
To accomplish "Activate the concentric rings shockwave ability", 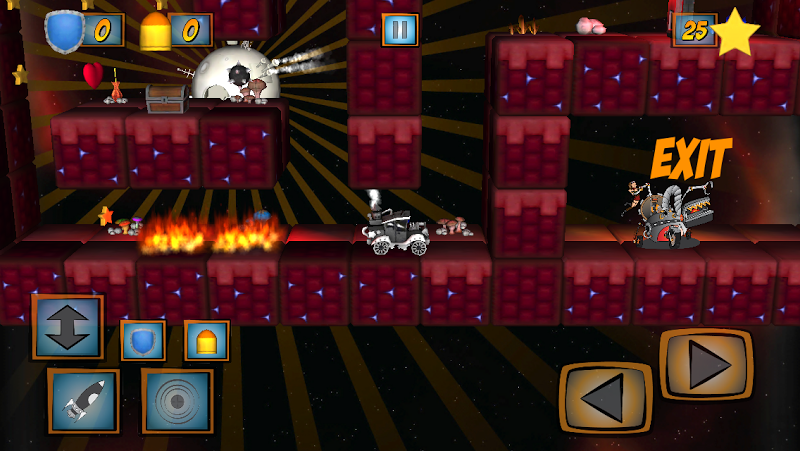I will [177, 400].
